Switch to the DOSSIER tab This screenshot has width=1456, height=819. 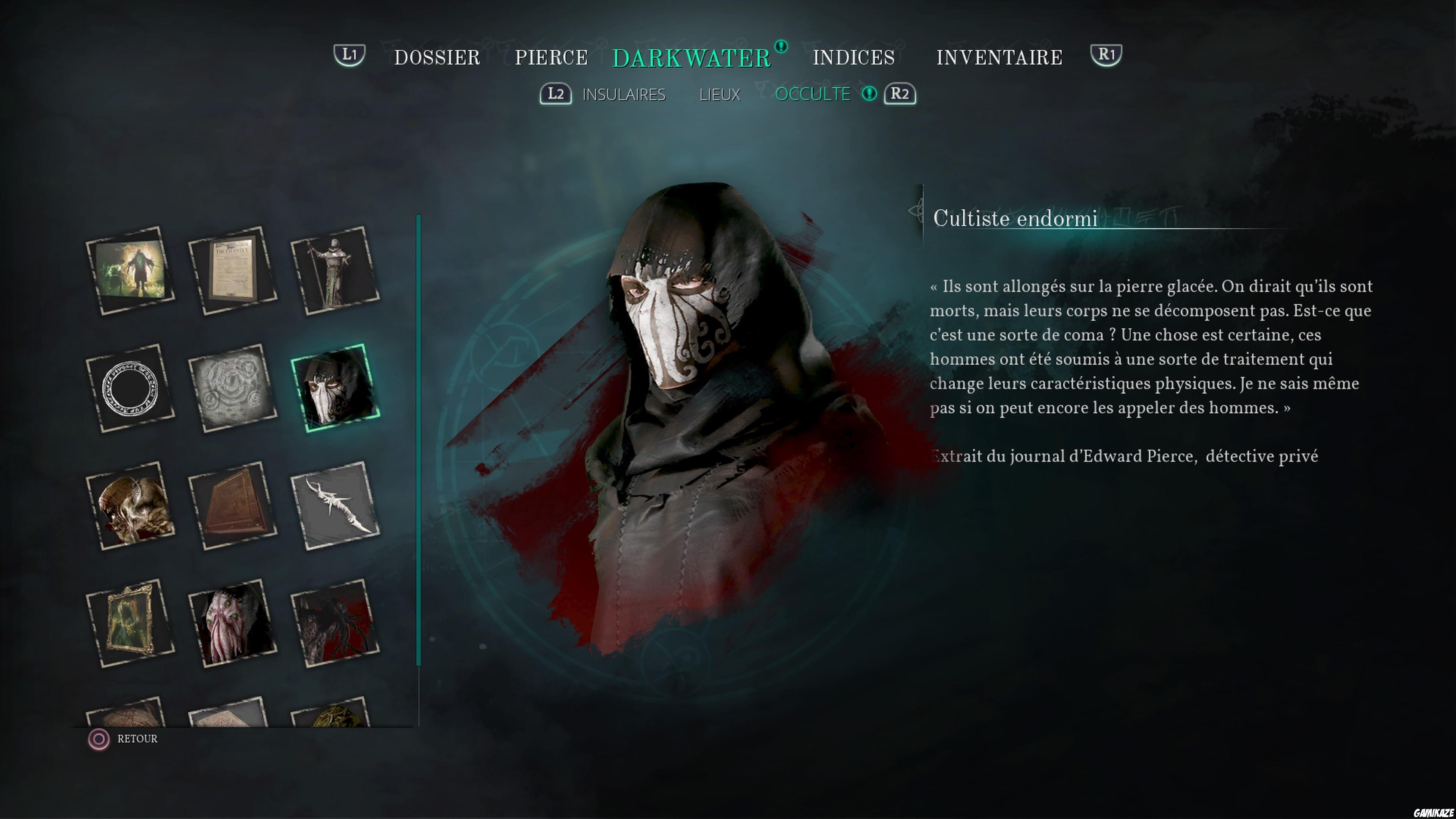(437, 56)
